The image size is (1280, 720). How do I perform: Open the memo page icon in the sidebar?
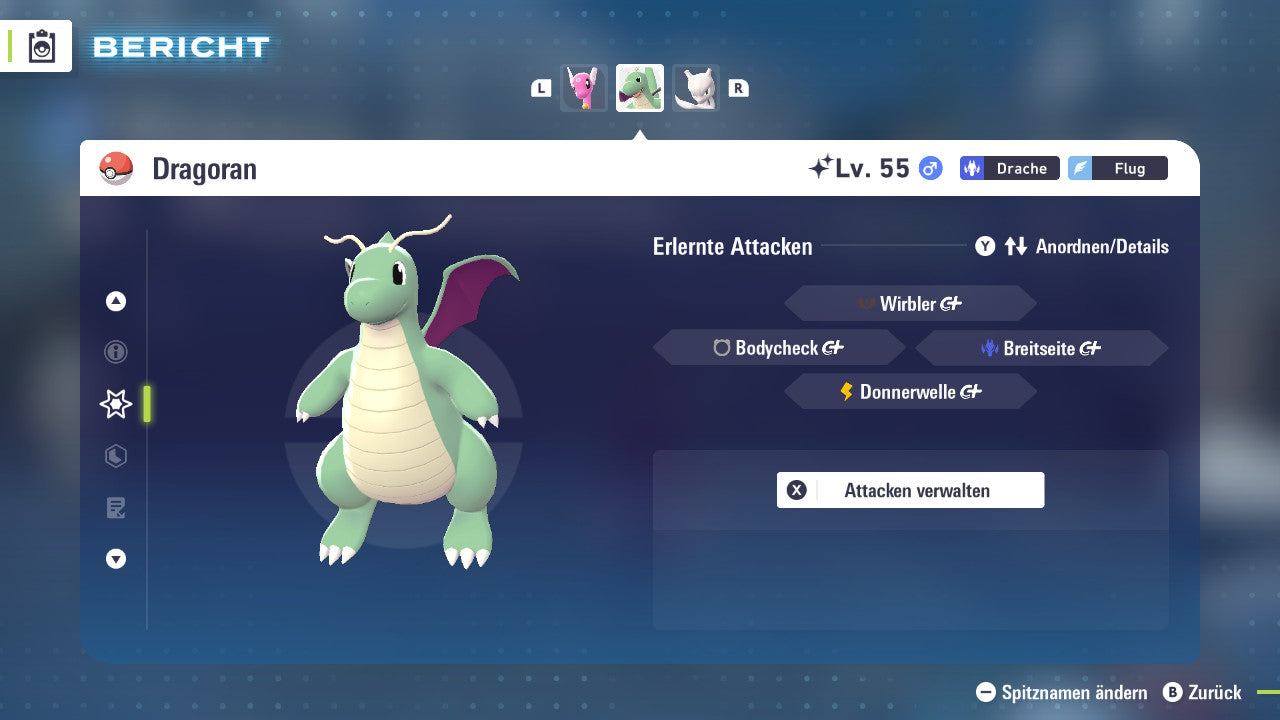pos(115,508)
